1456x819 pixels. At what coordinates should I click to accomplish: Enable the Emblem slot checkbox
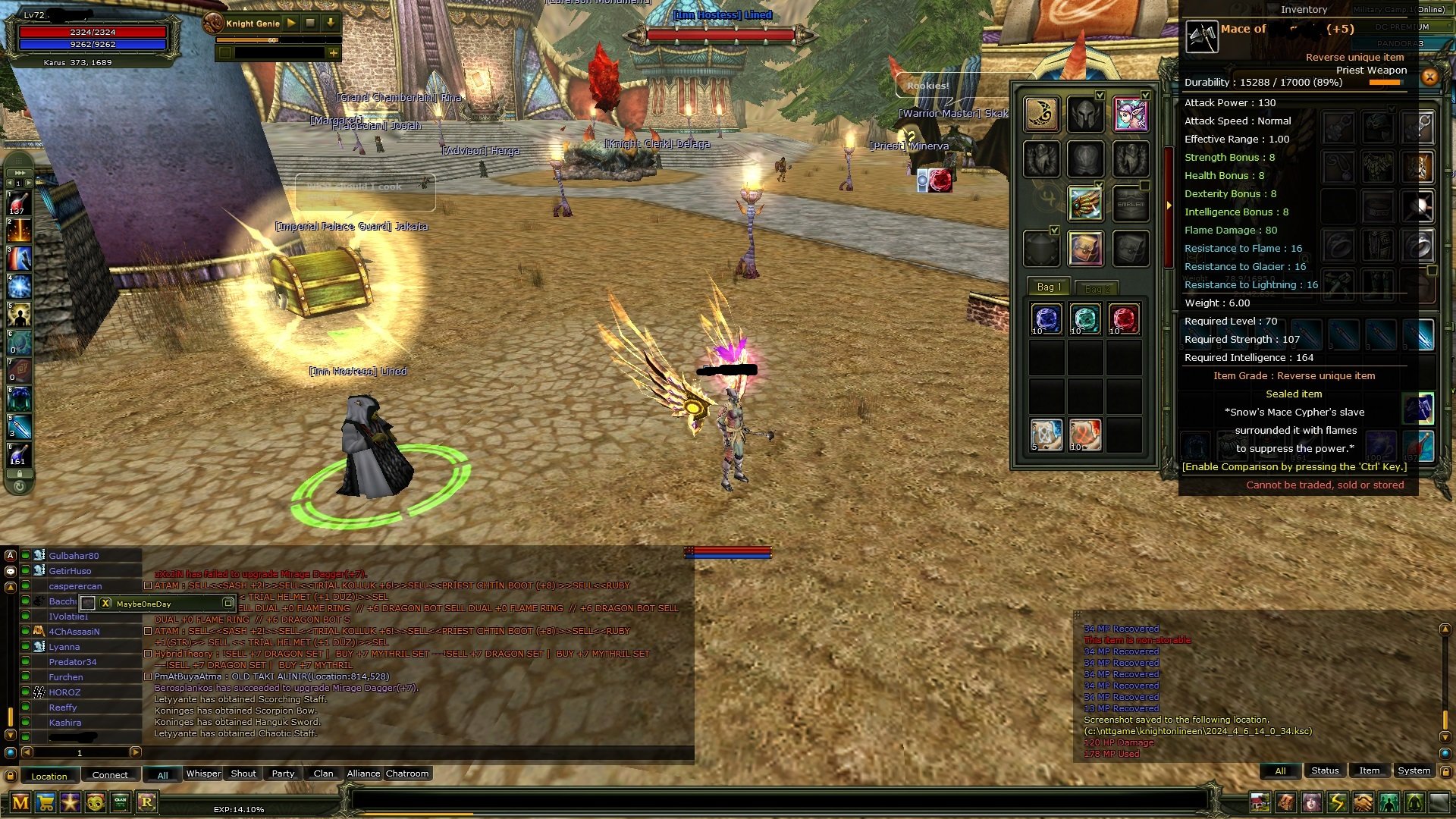[1145, 184]
